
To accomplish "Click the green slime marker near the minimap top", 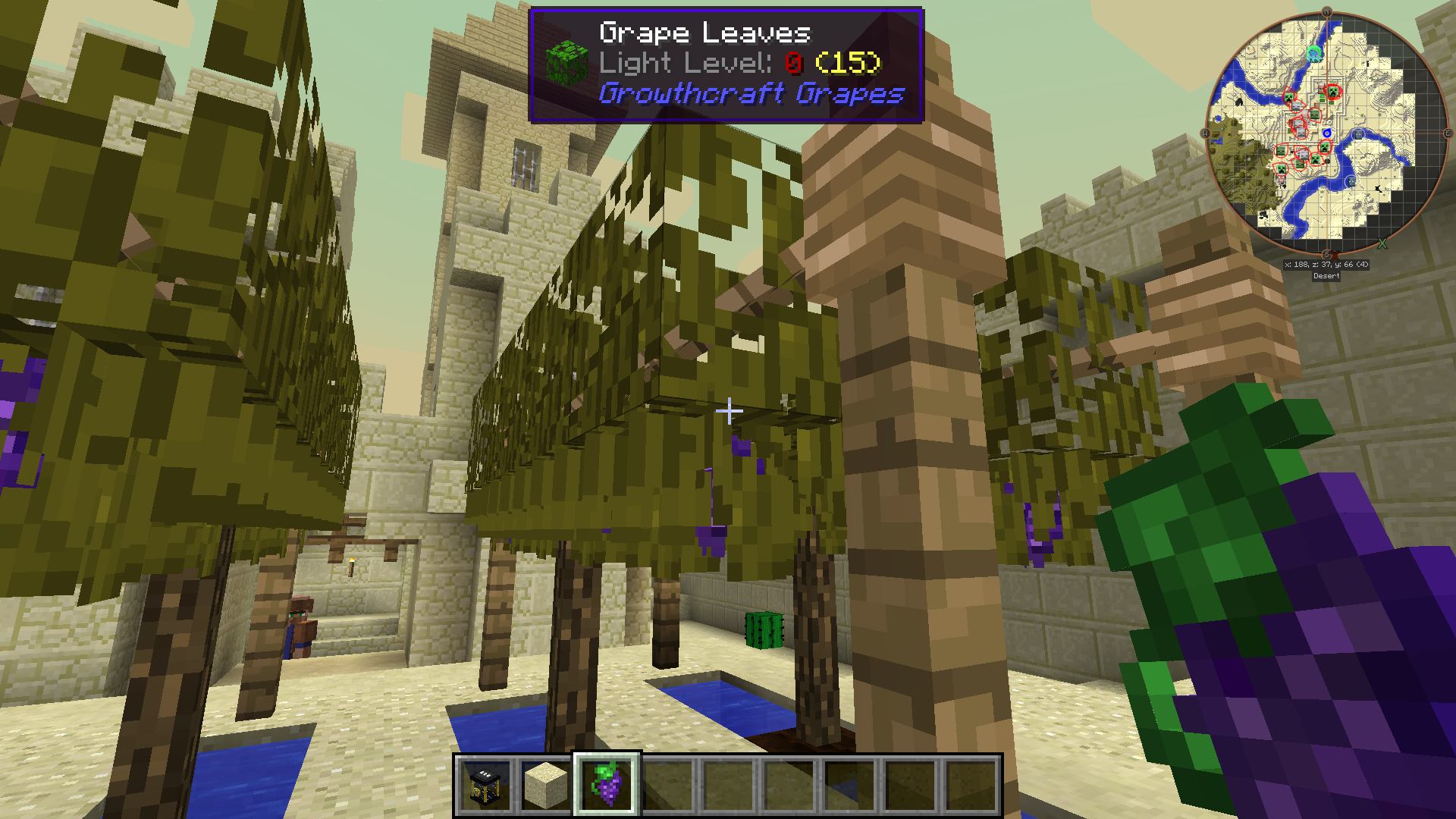I will click(x=1314, y=52).
